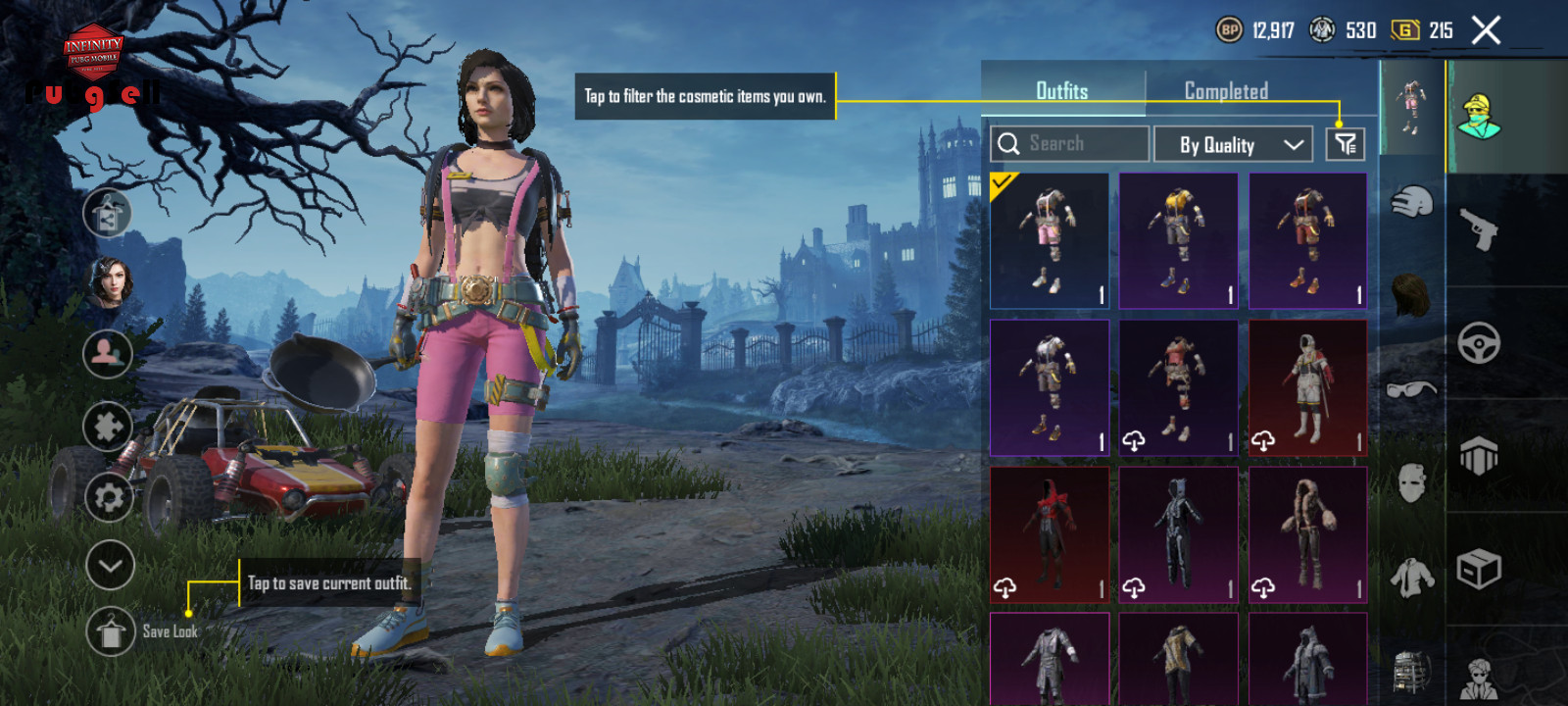The width and height of the screenshot is (1568, 706).
Task: Open the hair category
Action: pyautogui.click(x=1411, y=294)
